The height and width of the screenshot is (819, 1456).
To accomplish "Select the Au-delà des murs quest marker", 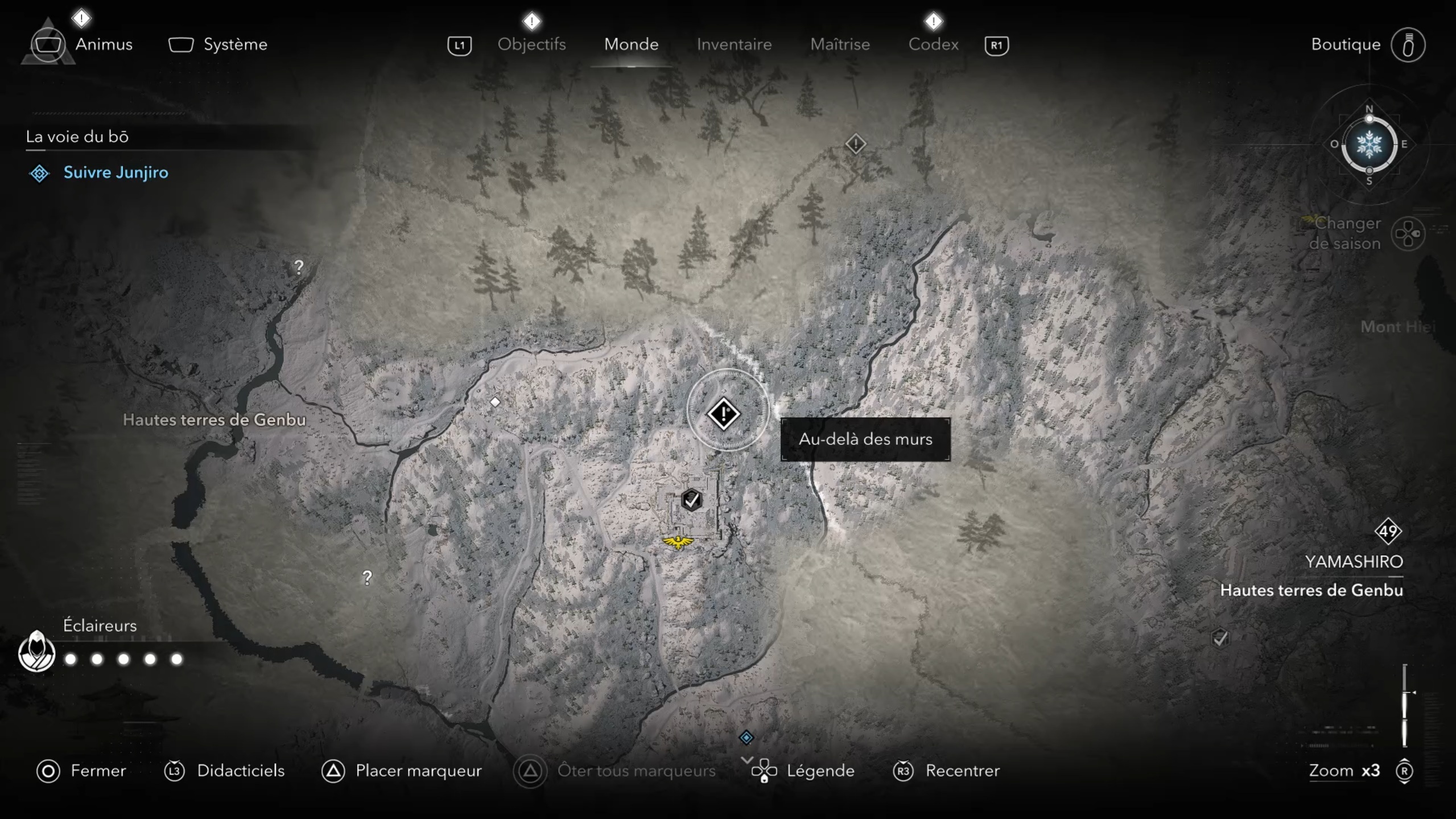I will [x=723, y=414].
